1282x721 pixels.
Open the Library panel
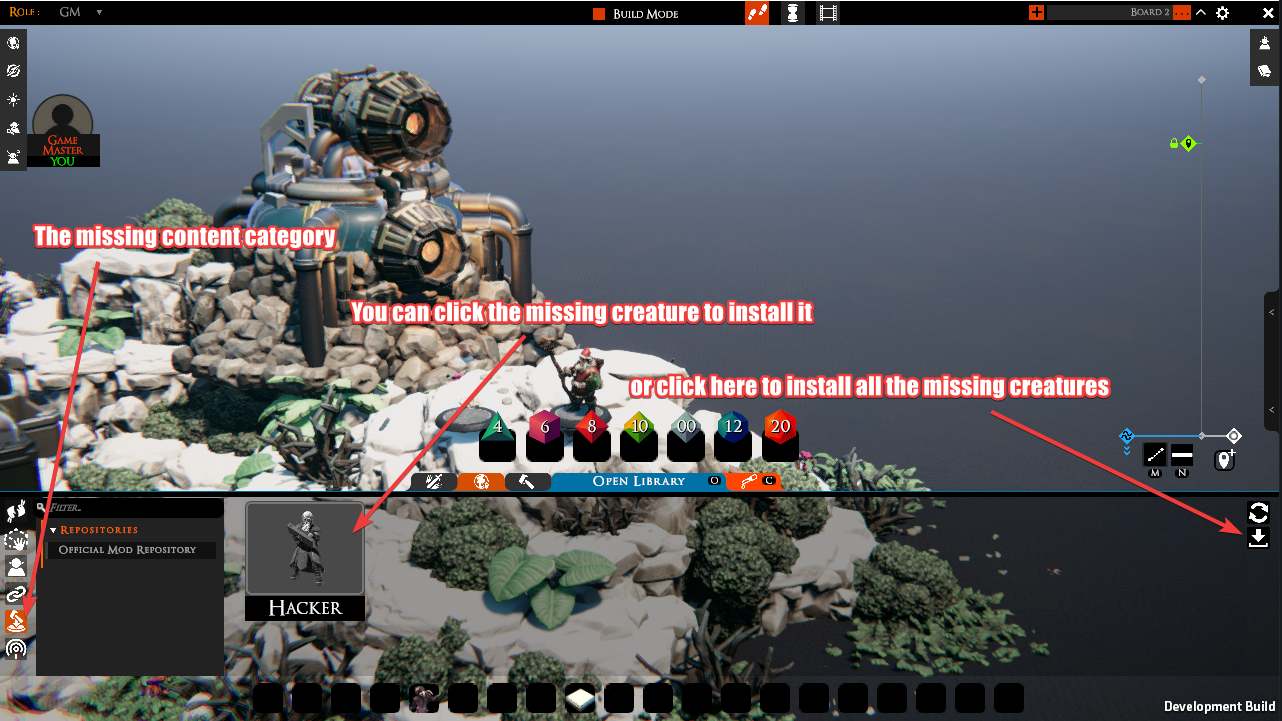point(639,481)
